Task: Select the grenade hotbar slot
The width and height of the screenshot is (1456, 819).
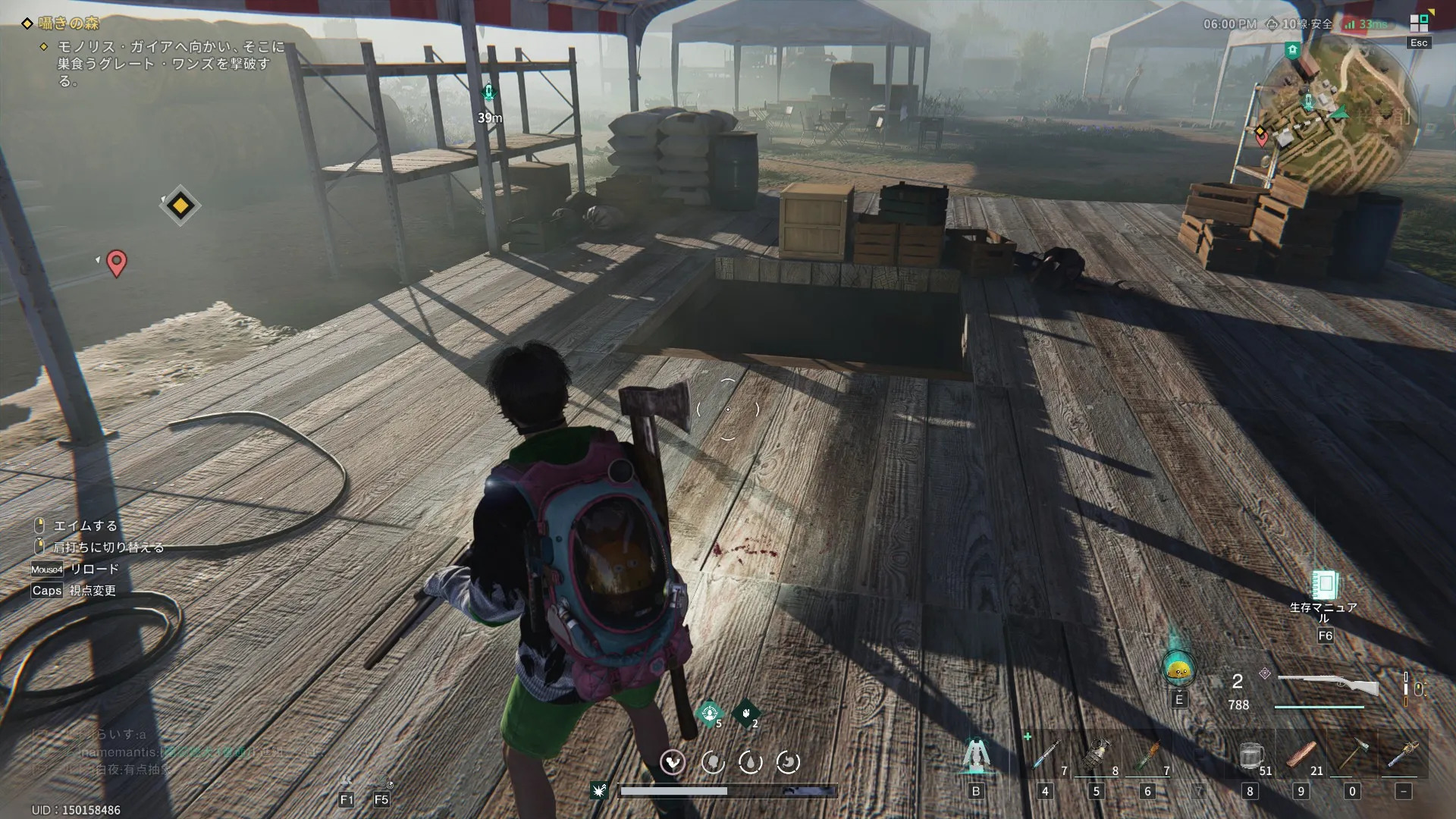Action: 1097,756
